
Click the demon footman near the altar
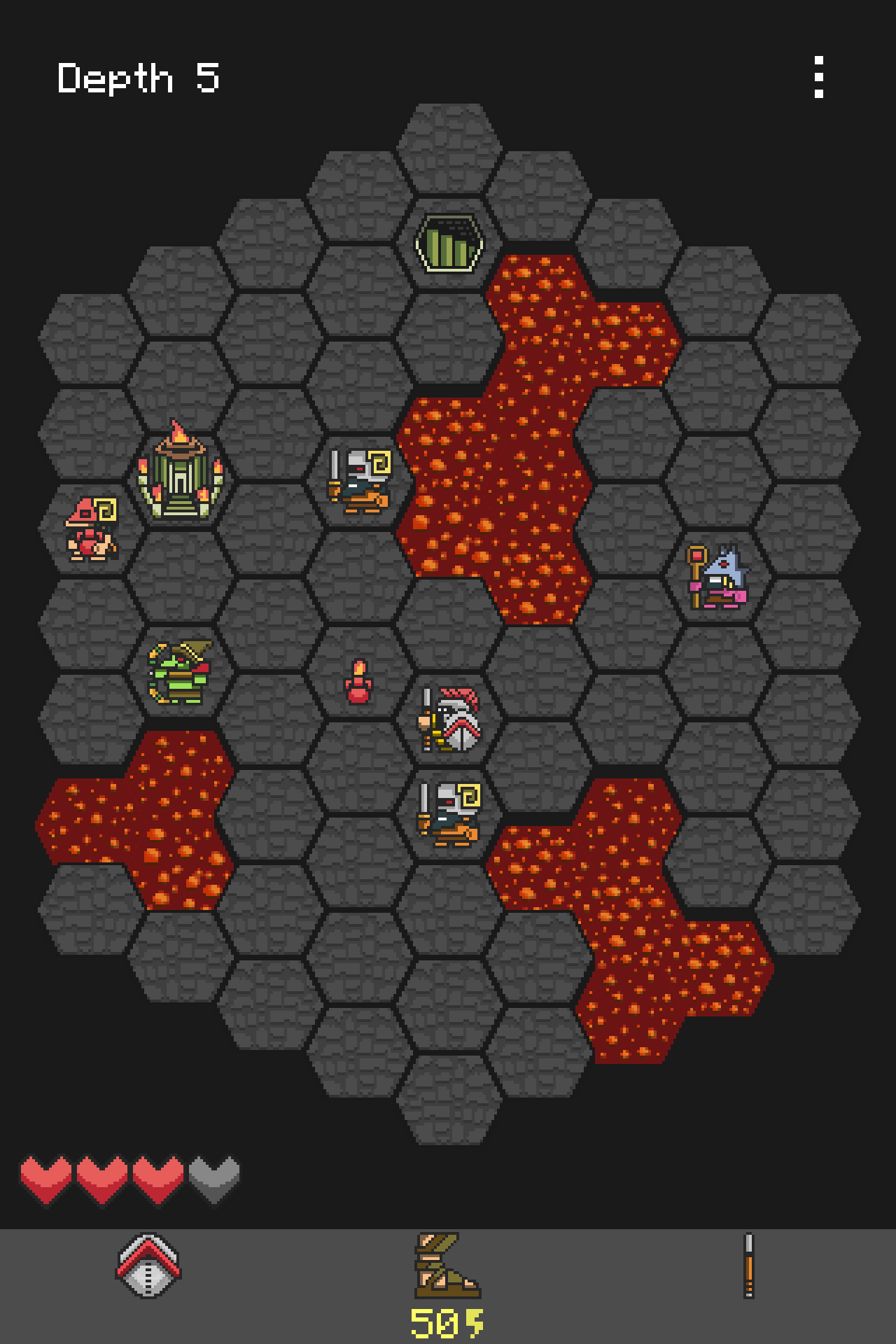click(x=359, y=479)
